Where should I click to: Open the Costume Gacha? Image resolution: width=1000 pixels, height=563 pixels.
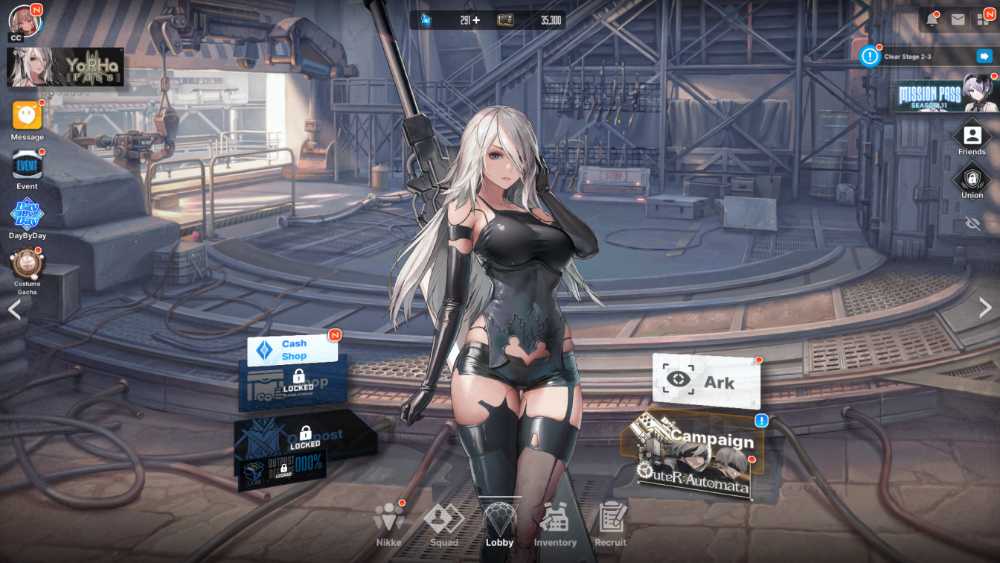coord(27,264)
